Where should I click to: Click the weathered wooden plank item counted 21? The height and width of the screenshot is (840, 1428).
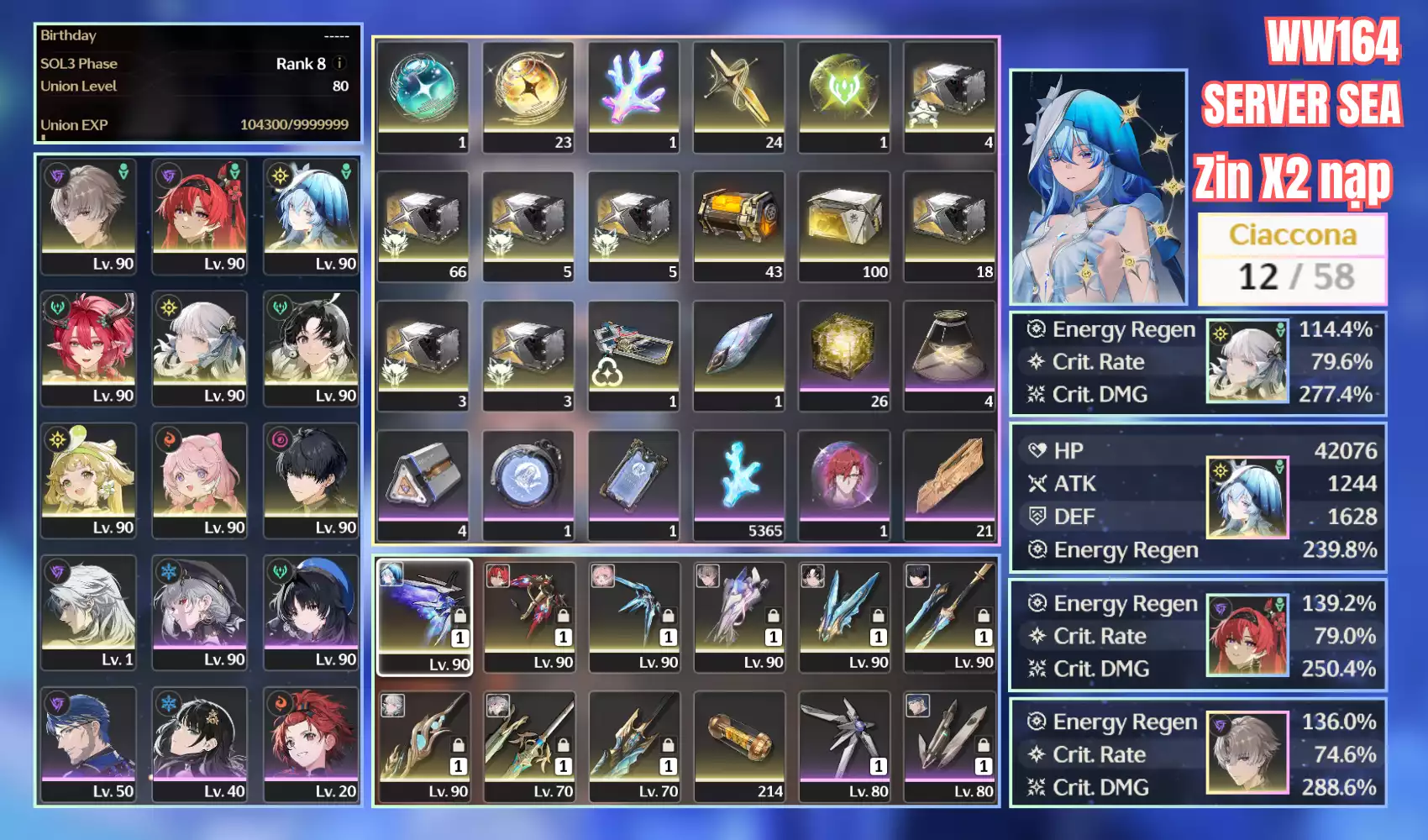[949, 477]
